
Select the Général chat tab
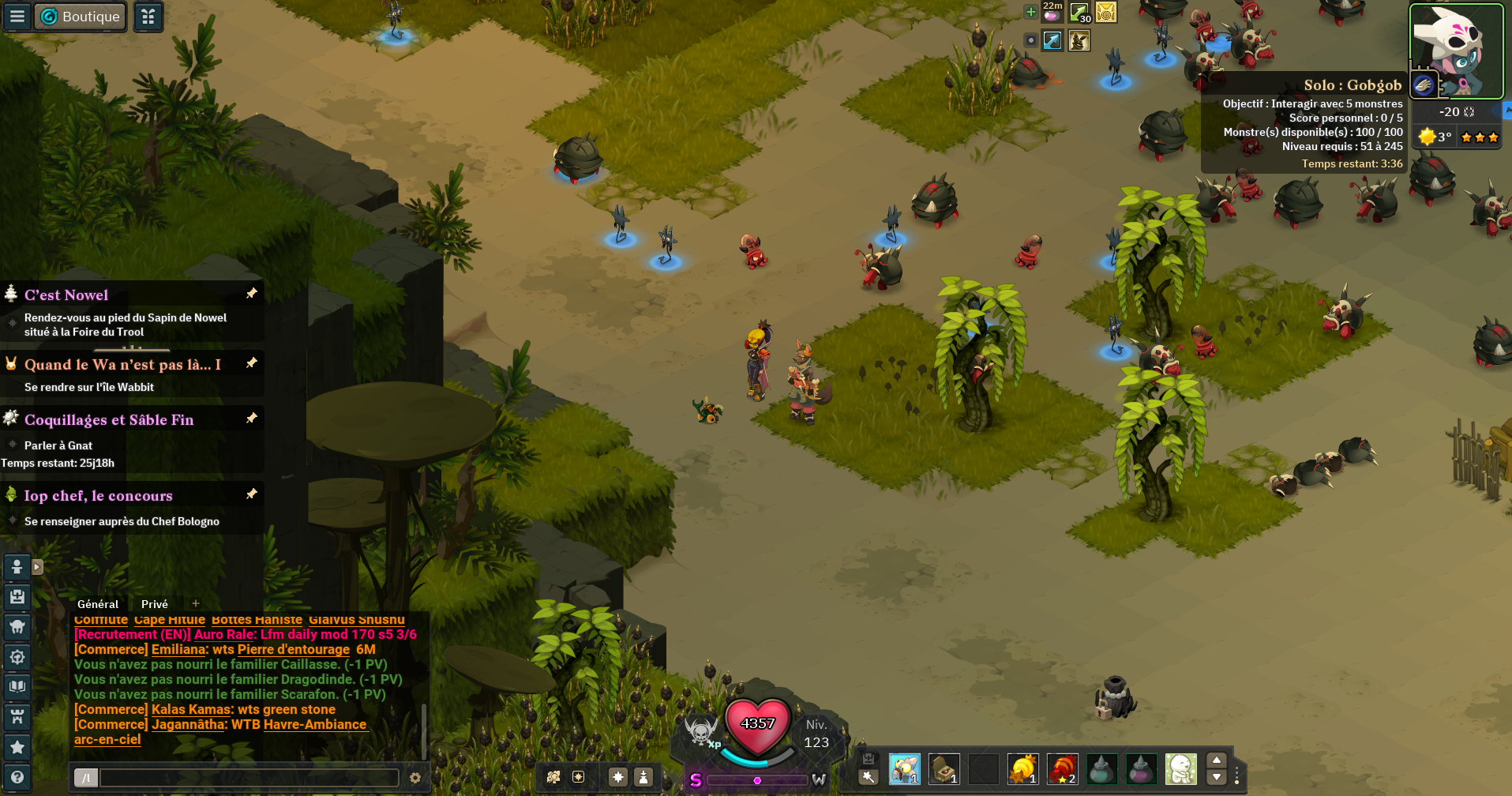(x=98, y=604)
